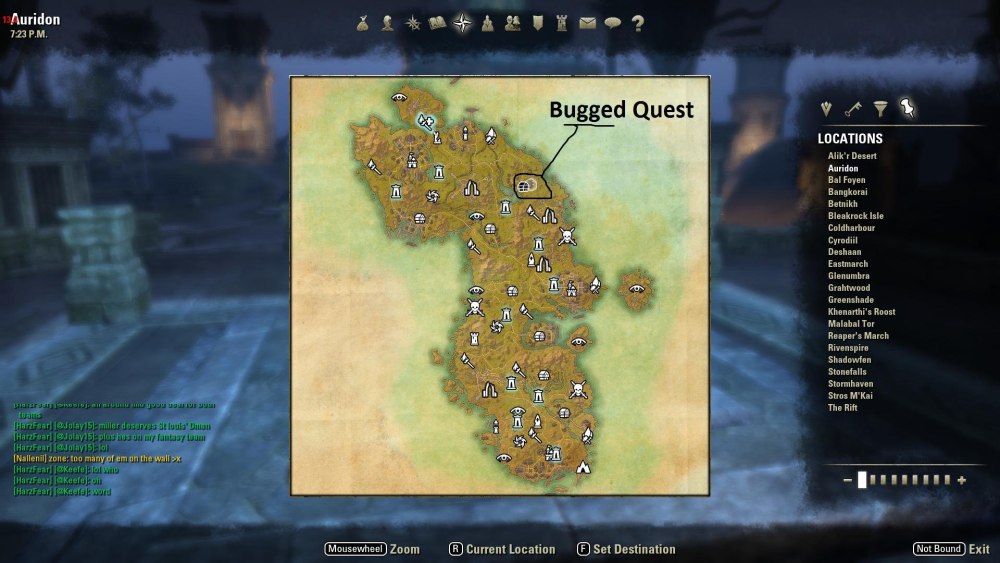Image resolution: width=1000 pixels, height=563 pixels.
Task: Choose Cyrodiil from the locations list
Action: pyautogui.click(x=843, y=240)
